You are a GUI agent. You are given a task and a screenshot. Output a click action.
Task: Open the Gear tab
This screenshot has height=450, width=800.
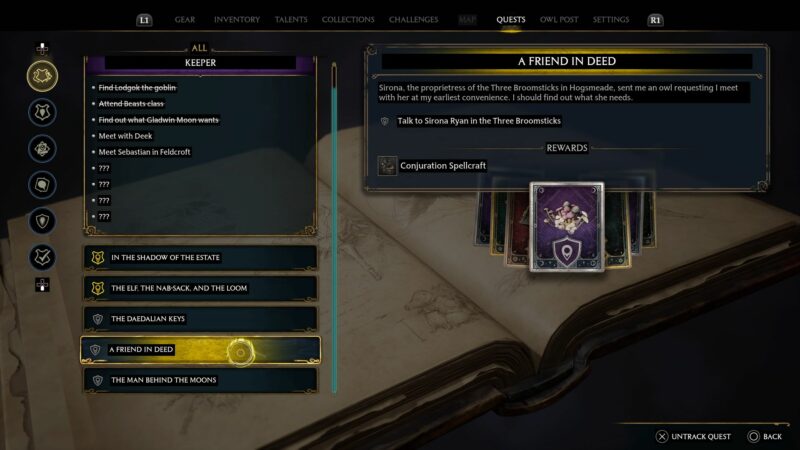pyautogui.click(x=185, y=19)
